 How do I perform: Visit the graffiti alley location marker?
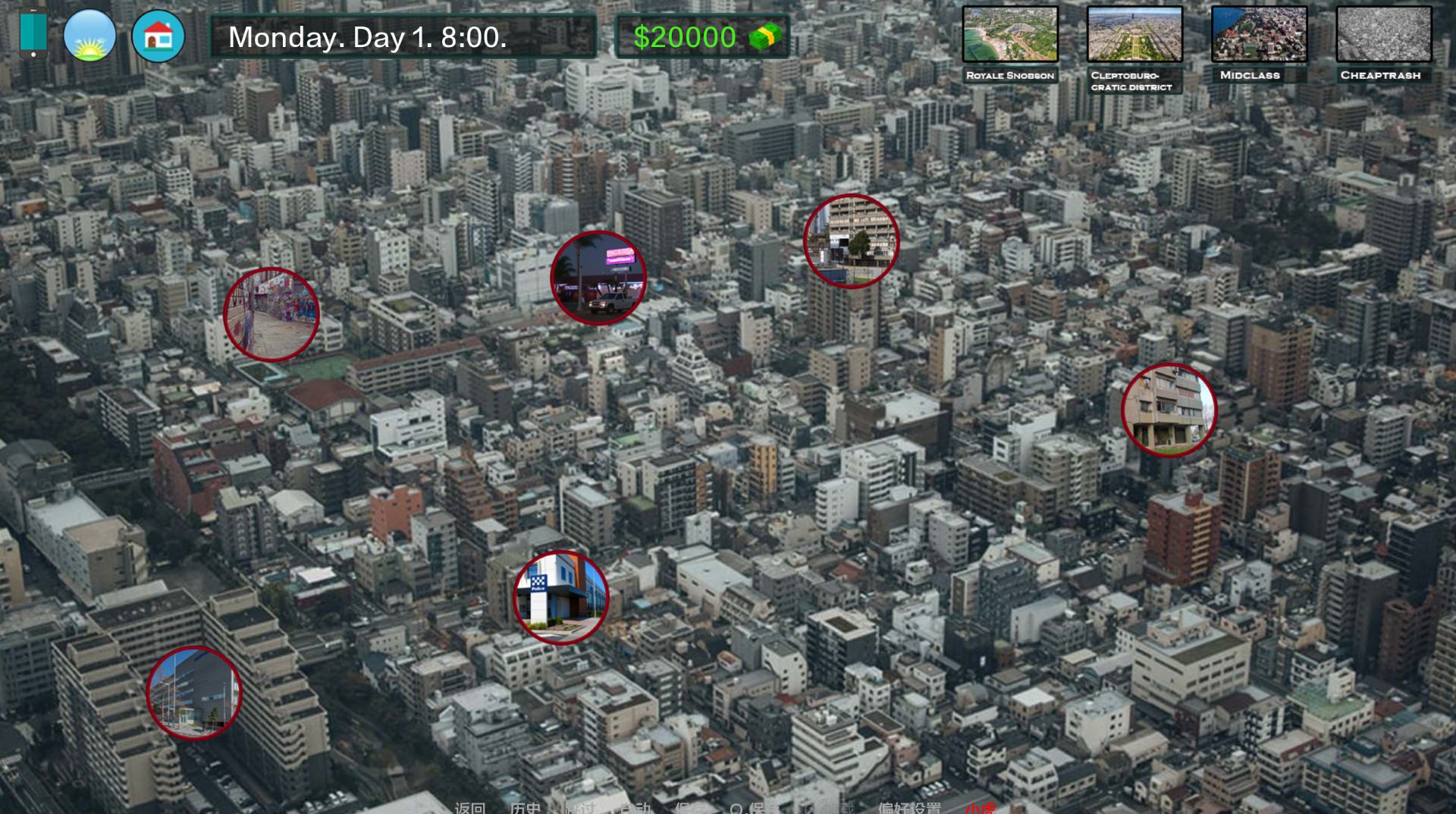[271, 314]
